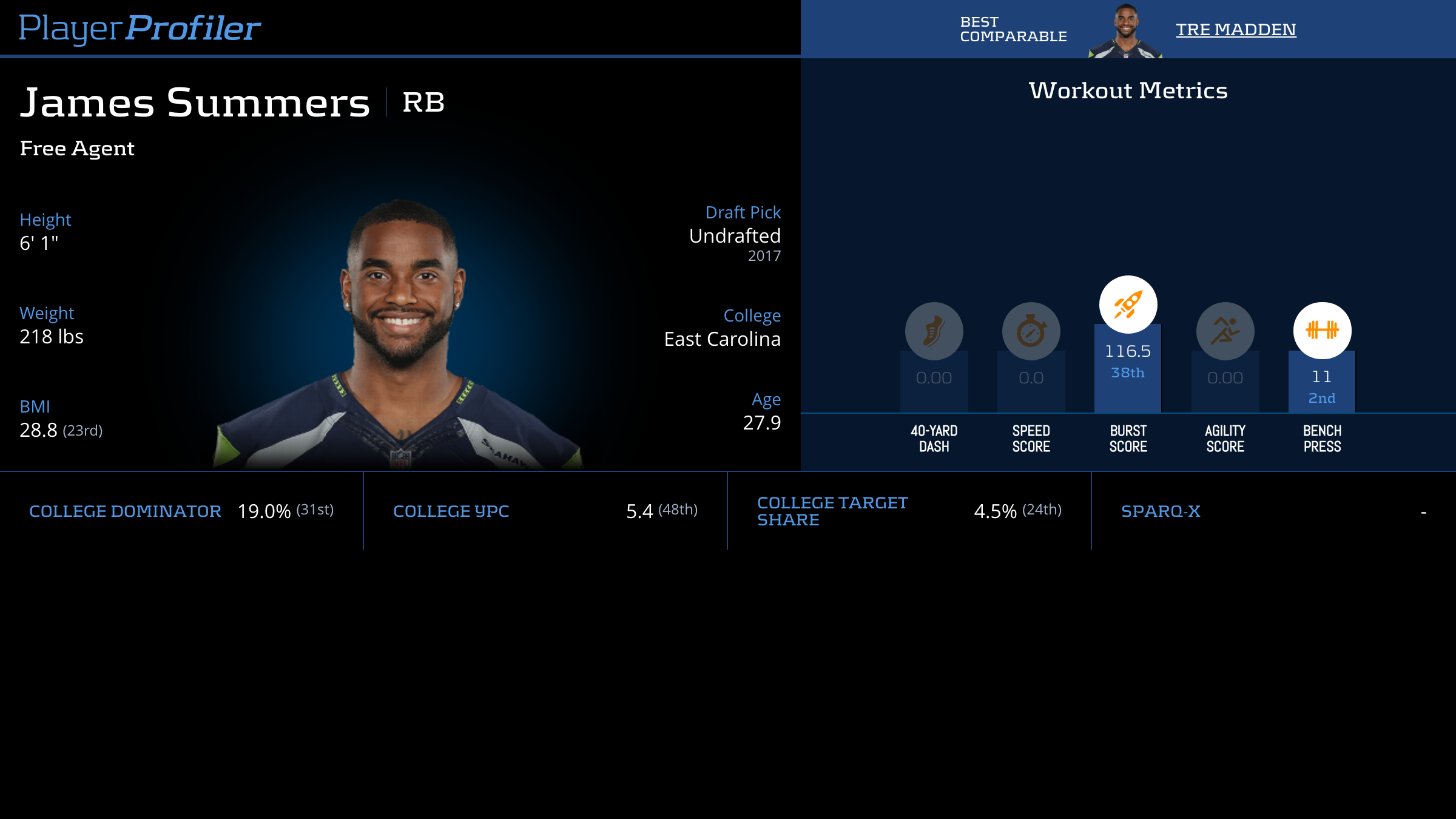Open the SPARQ-x metric
The height and width of the screenshot is (819, 1456).
(x=1161, y=511)
